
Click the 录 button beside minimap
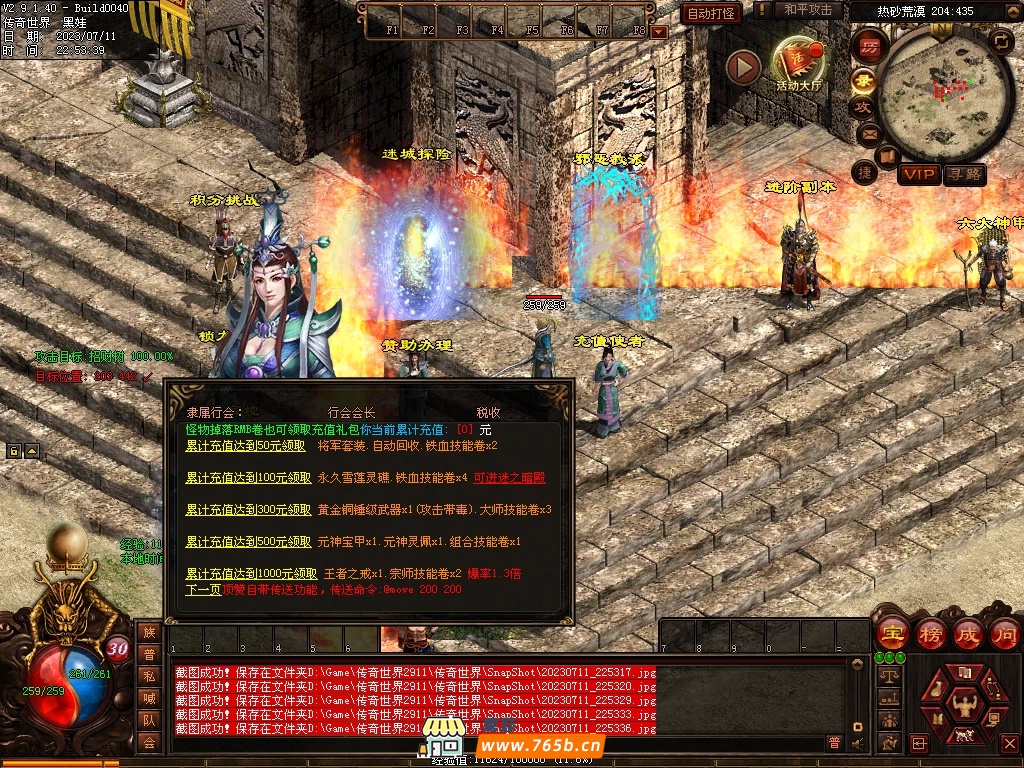(x=863, y=80)
